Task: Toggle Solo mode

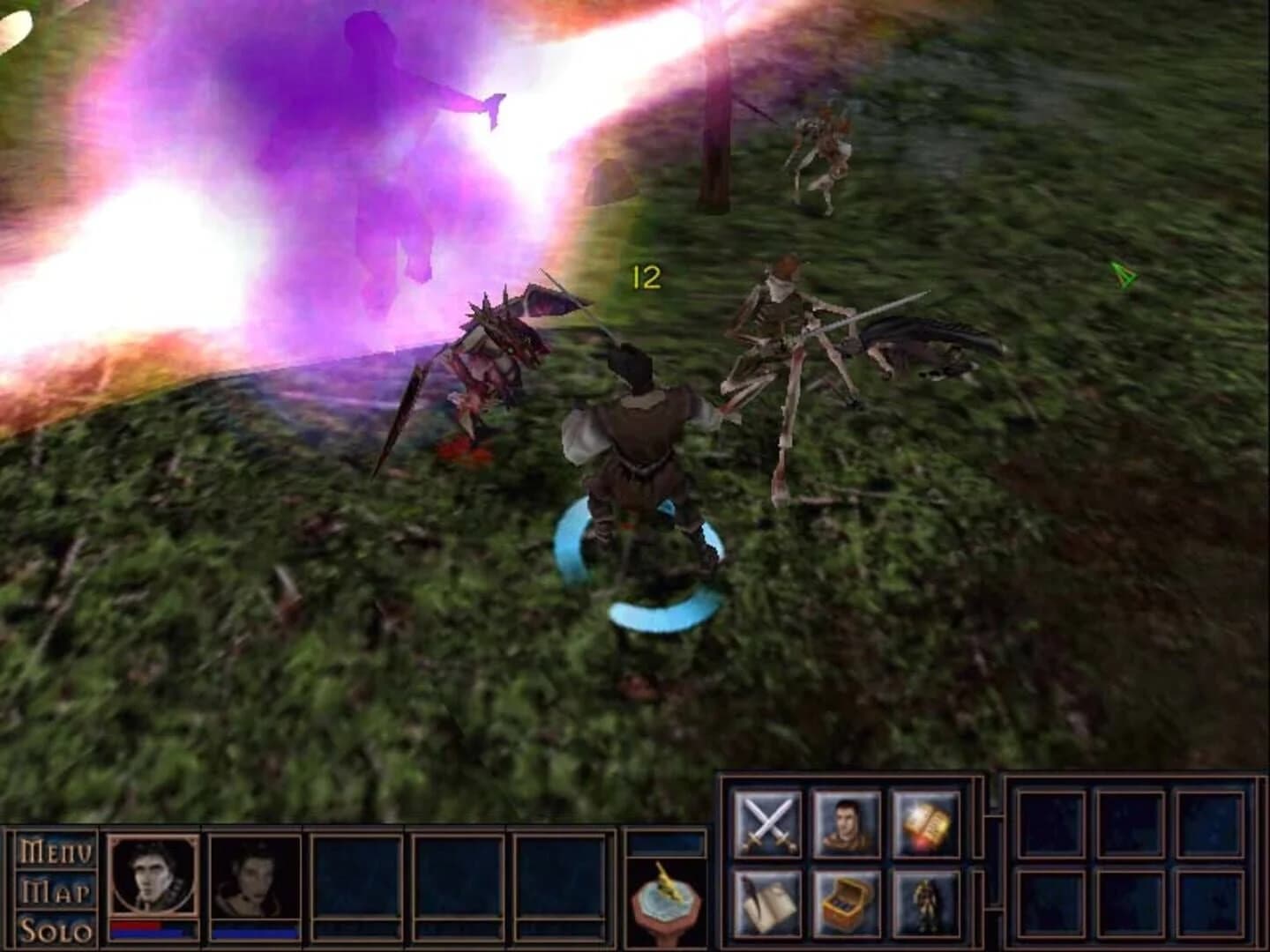Action: point(55,932)
